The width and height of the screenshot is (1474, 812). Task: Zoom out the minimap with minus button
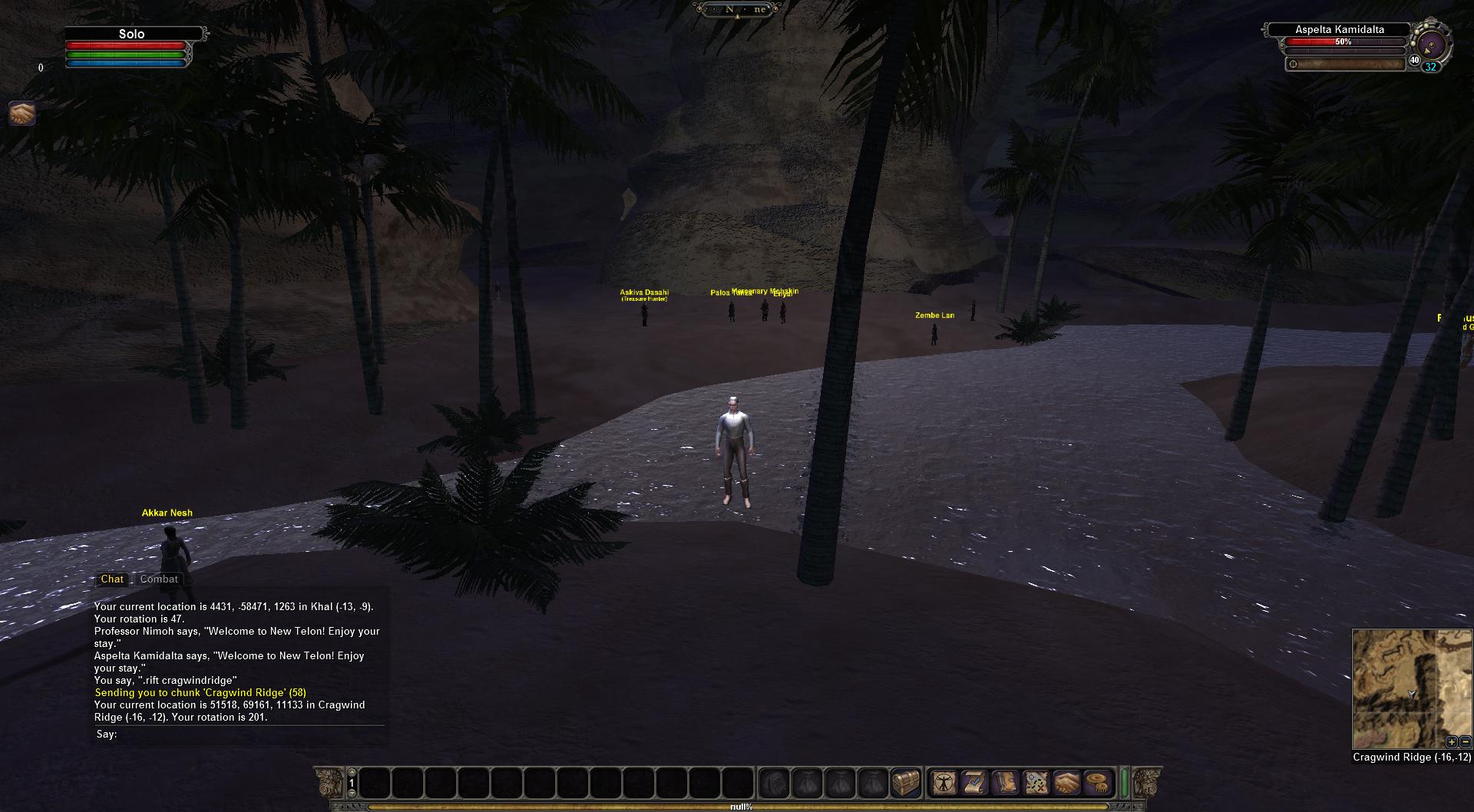pyautogui.click(x=1465, y=741)
